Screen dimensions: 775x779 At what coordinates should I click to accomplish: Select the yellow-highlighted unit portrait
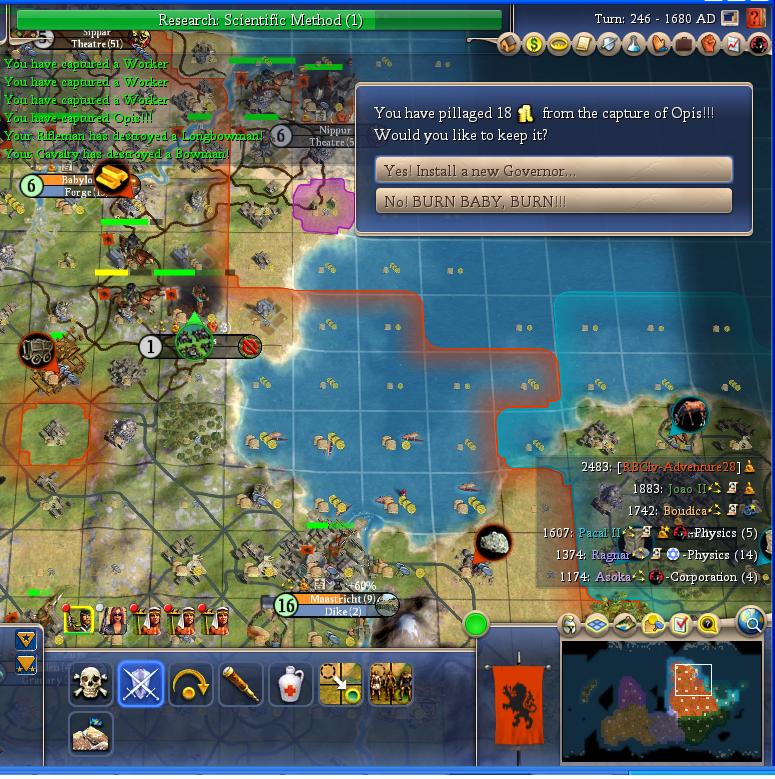79,620
